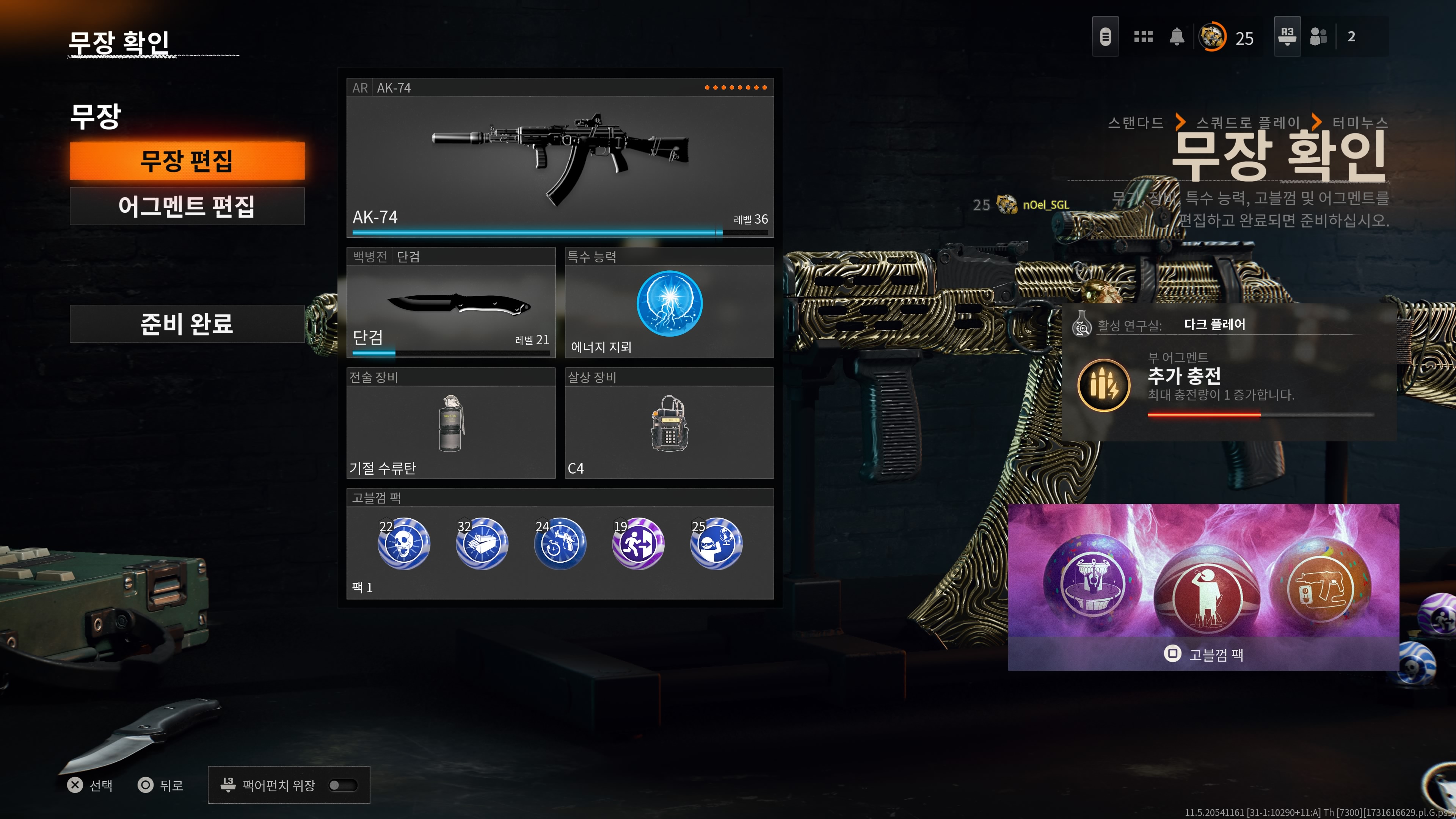
Task: Open the notifications bell
Action: coord(1177,37)
